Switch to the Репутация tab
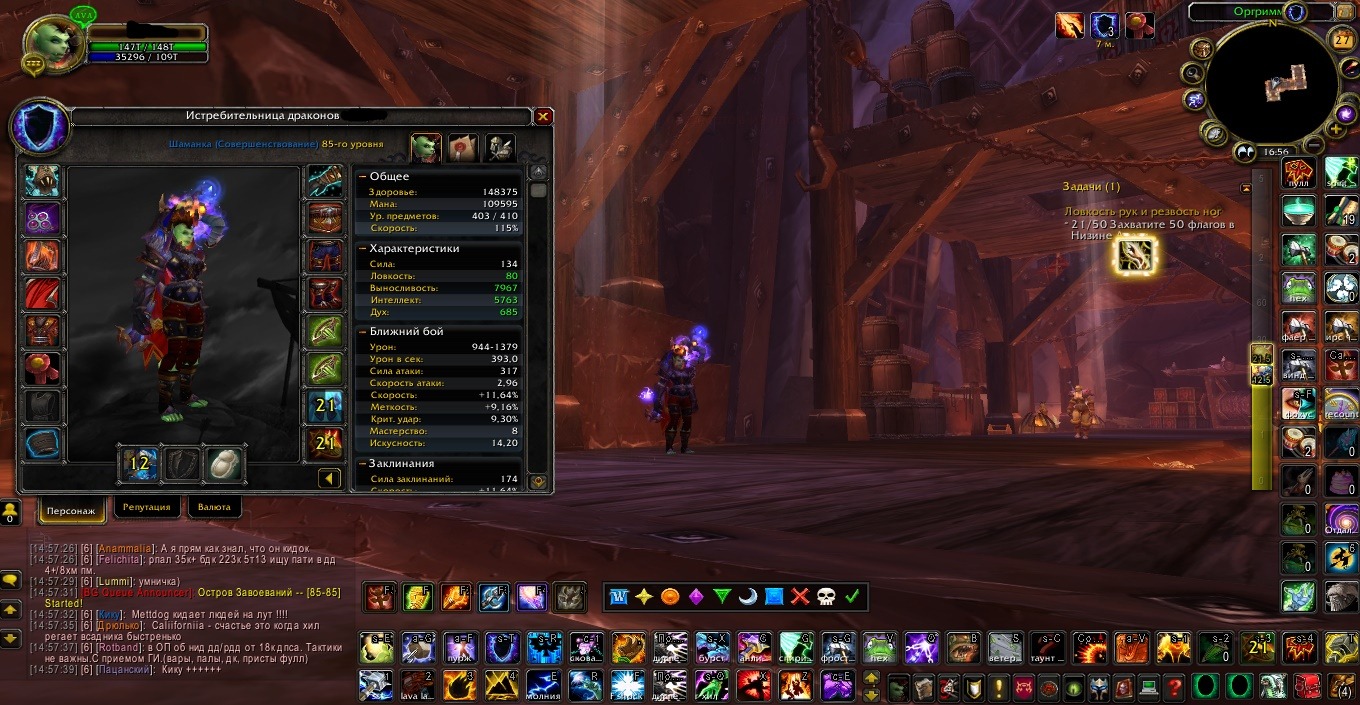This screenshot has height=705, width=1360. [147, 507]
